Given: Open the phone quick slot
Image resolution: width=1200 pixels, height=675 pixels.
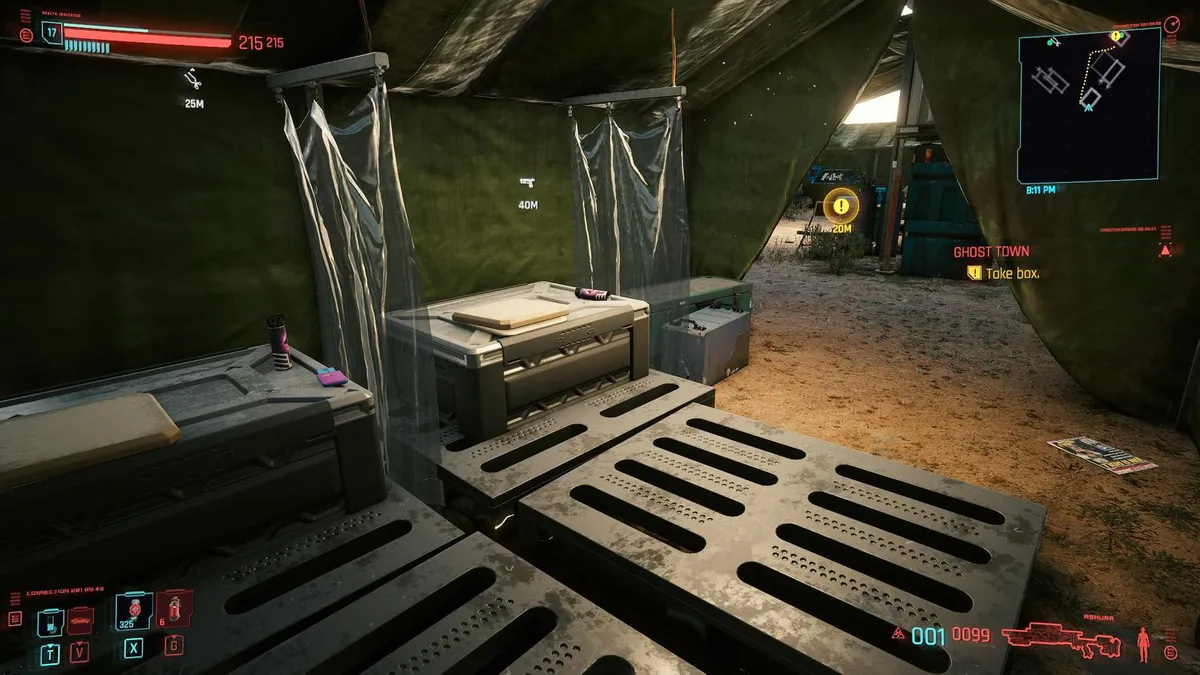Looking at the screenshot, I should click(x=50, y=622).
